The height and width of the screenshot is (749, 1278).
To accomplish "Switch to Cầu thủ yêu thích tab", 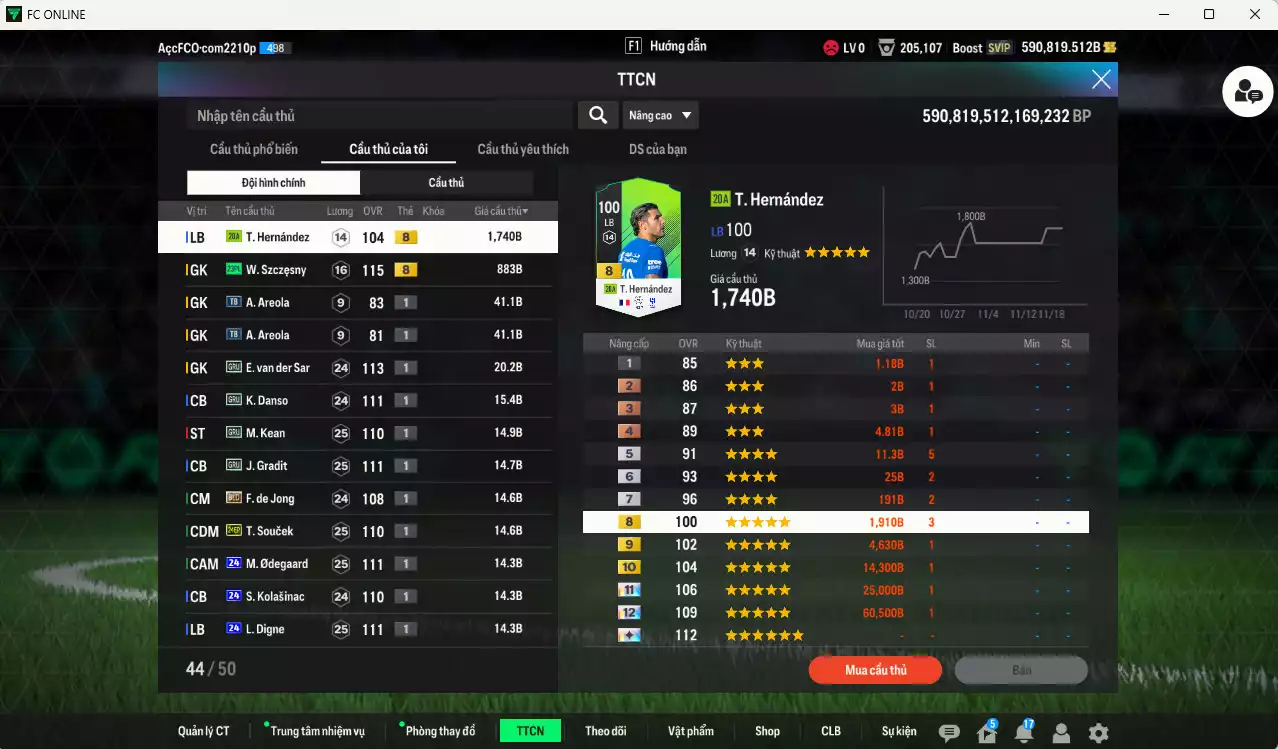I will [x=523, y=150].
